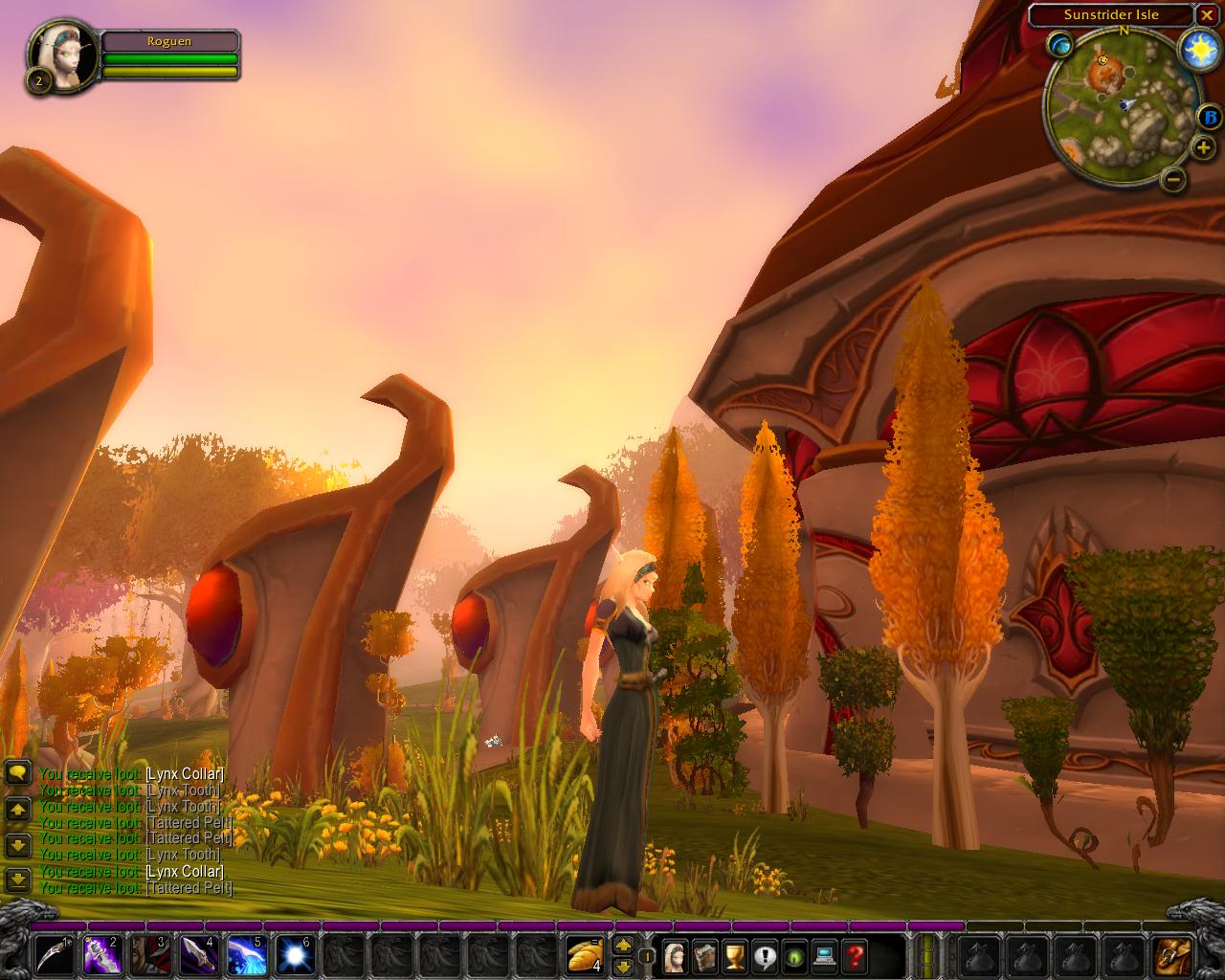Activate the masked rogue ability in slot 3
Image resolution: width=1225 pixels, height=980 pixels.
coord(150,955)
